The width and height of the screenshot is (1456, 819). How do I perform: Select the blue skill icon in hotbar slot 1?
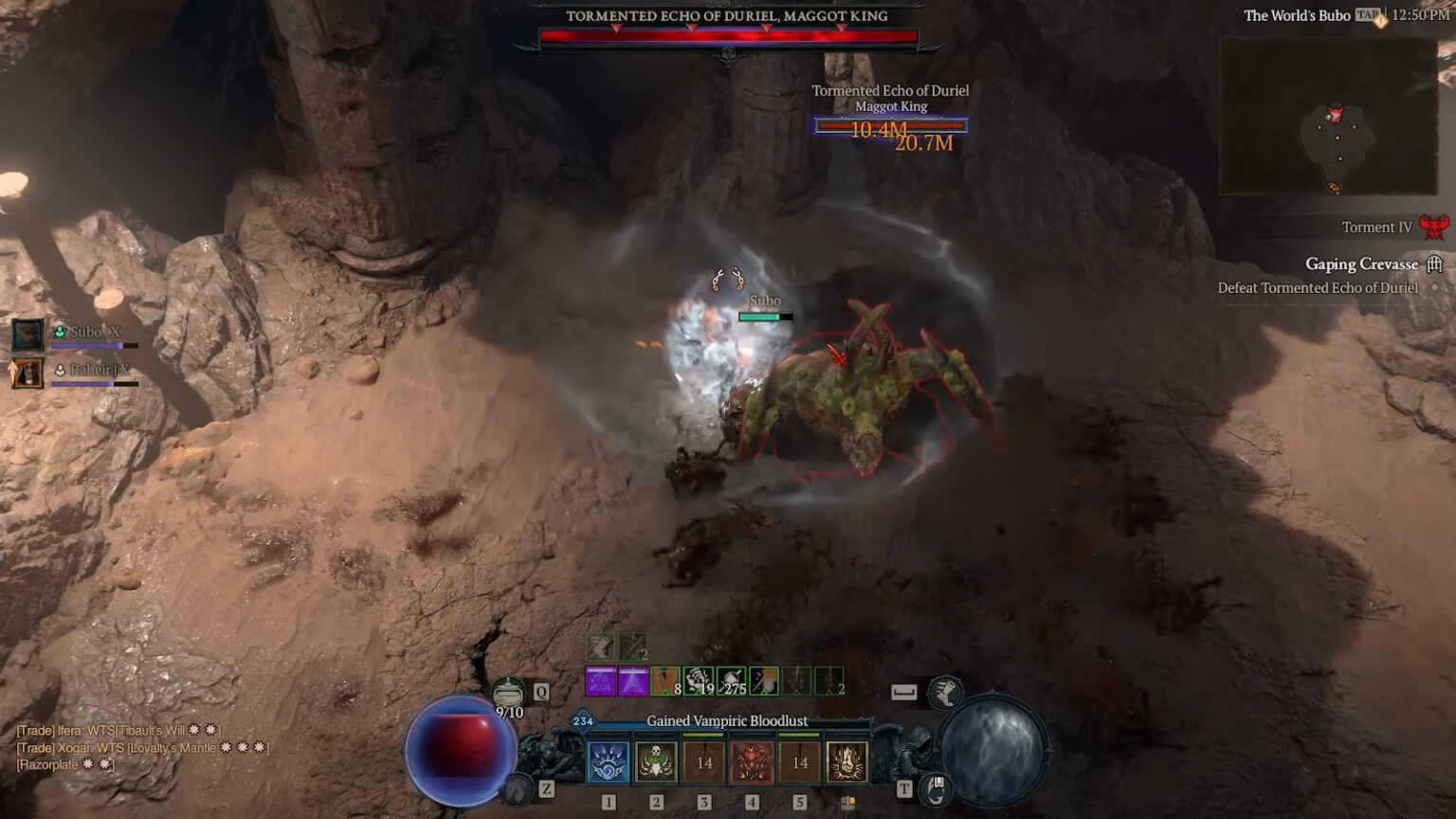pos(609,763)
